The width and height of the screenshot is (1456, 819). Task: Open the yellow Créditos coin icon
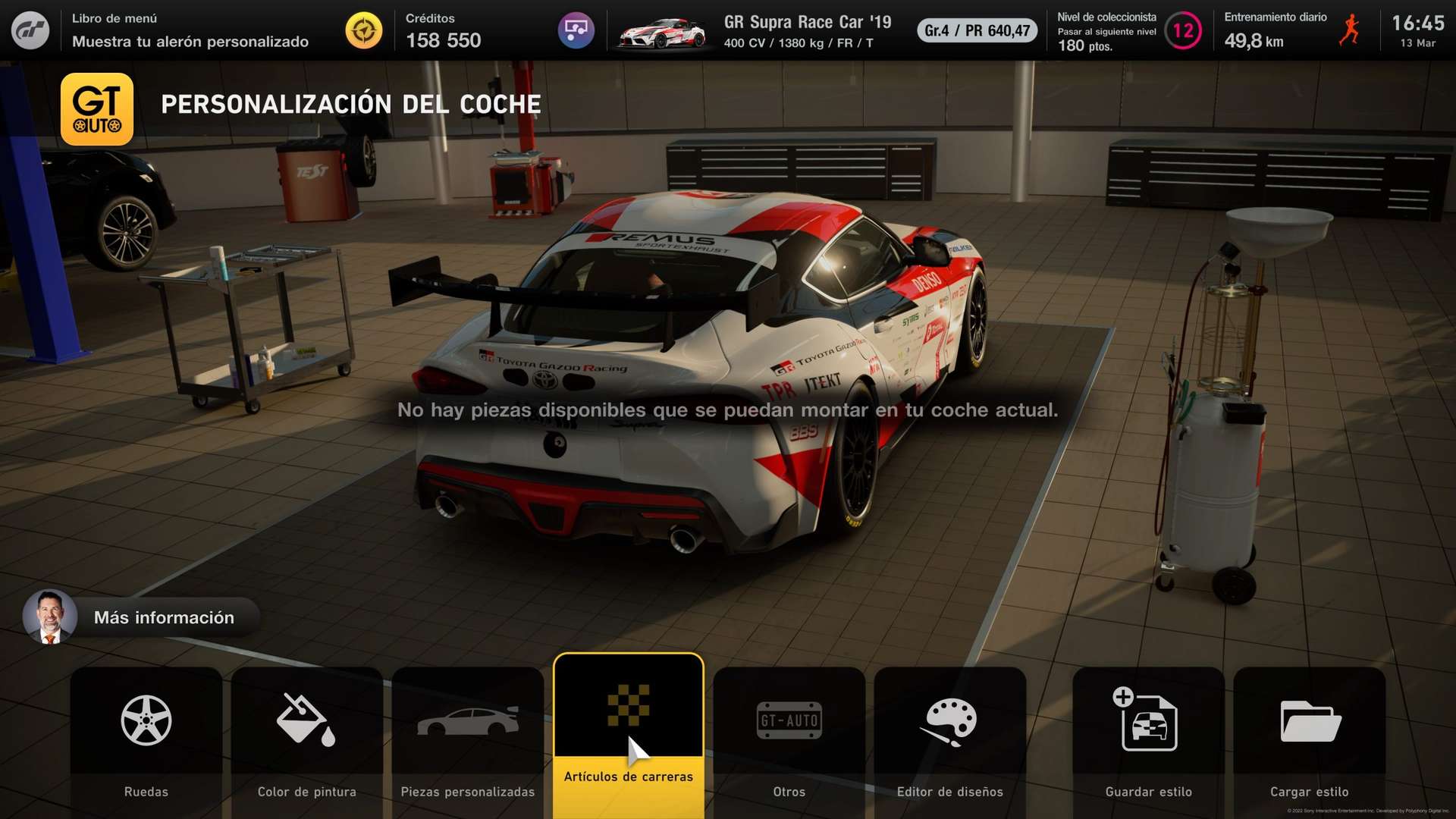pyautogui.click(x=364, y=31)
